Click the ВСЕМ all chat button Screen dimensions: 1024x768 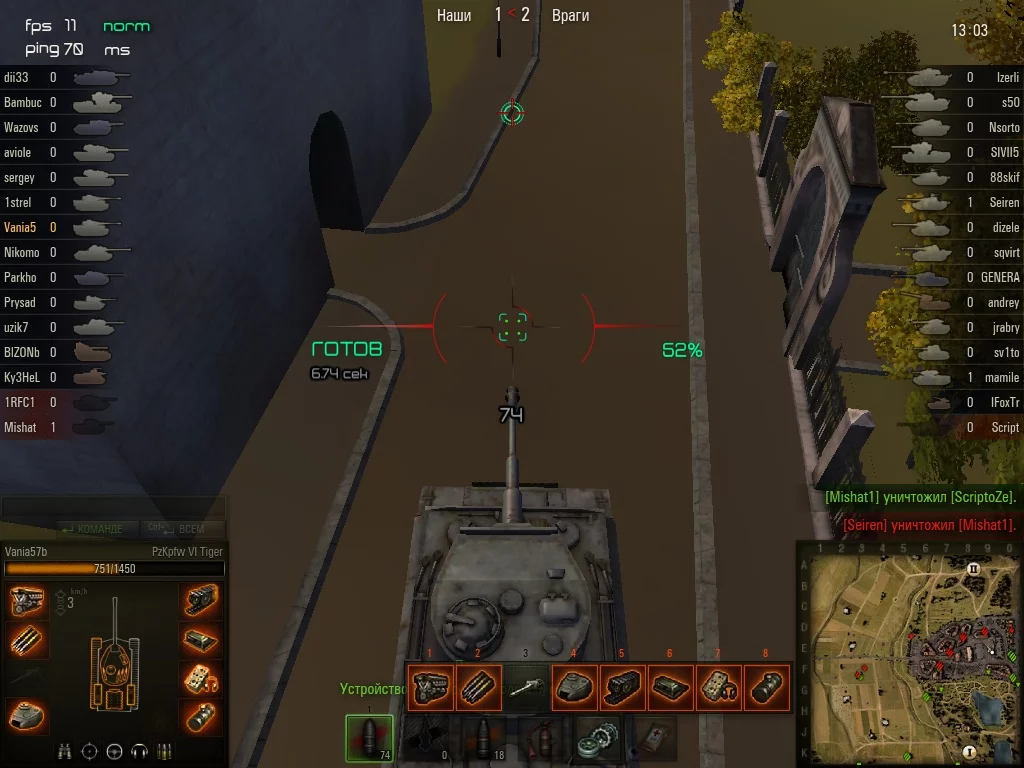187,529
